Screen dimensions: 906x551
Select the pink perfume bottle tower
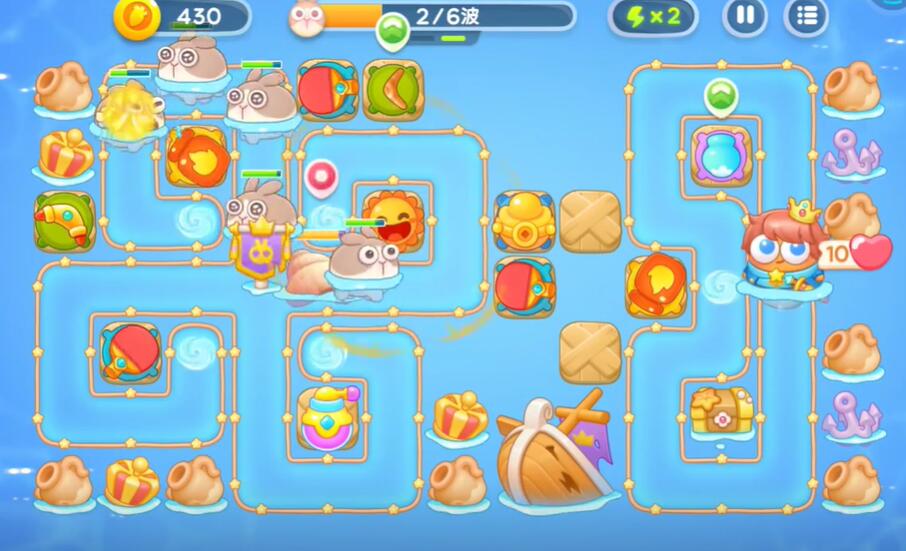pos(328,418)
